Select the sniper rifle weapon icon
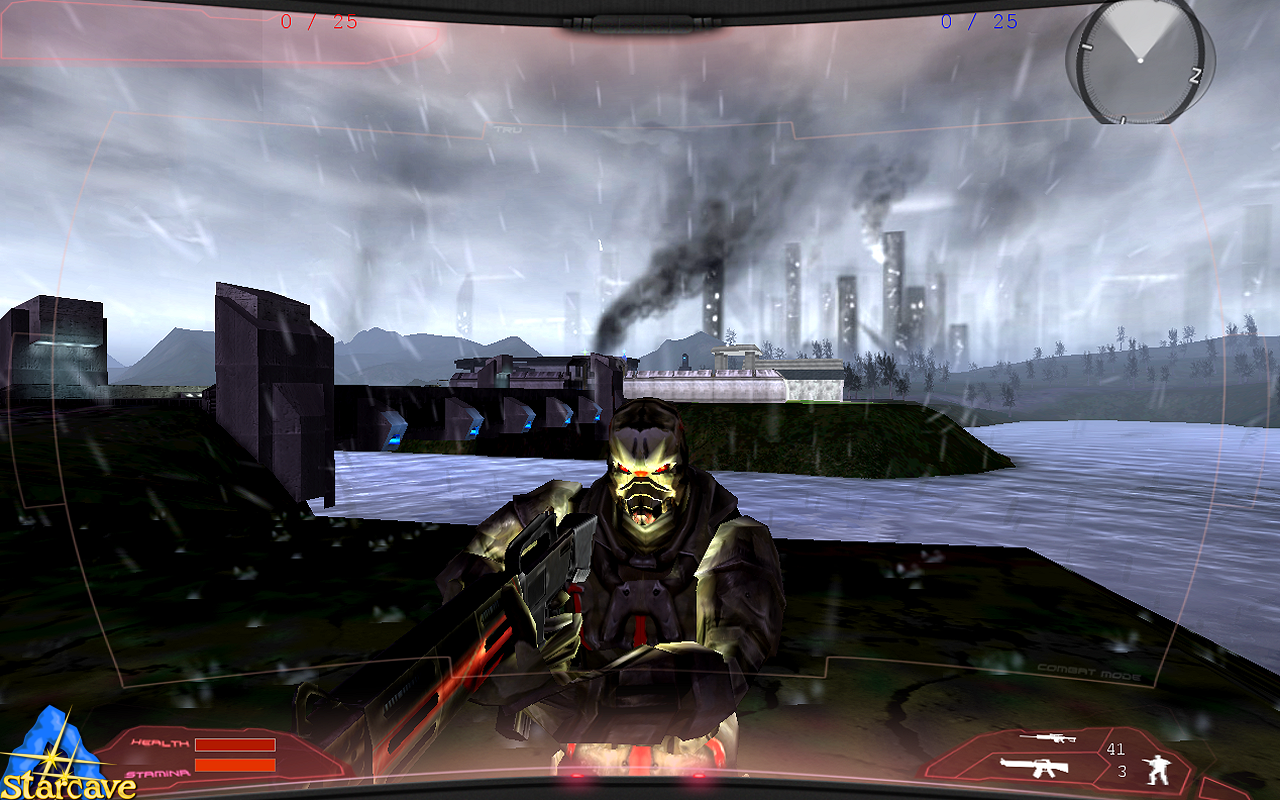Viewport: 1280px width, 800px height. [1047, 738]
